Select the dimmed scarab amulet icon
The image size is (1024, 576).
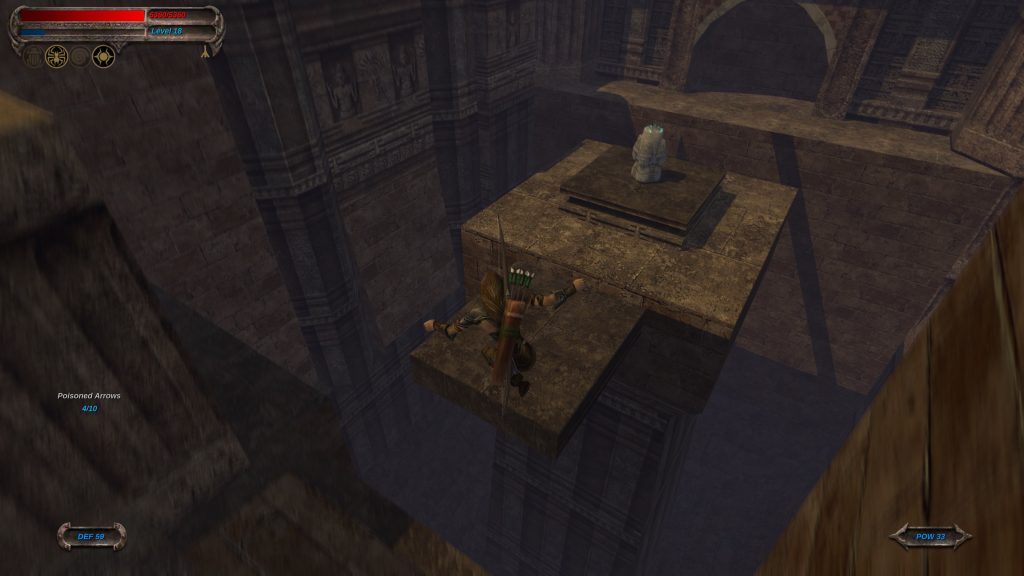[33, 56]
